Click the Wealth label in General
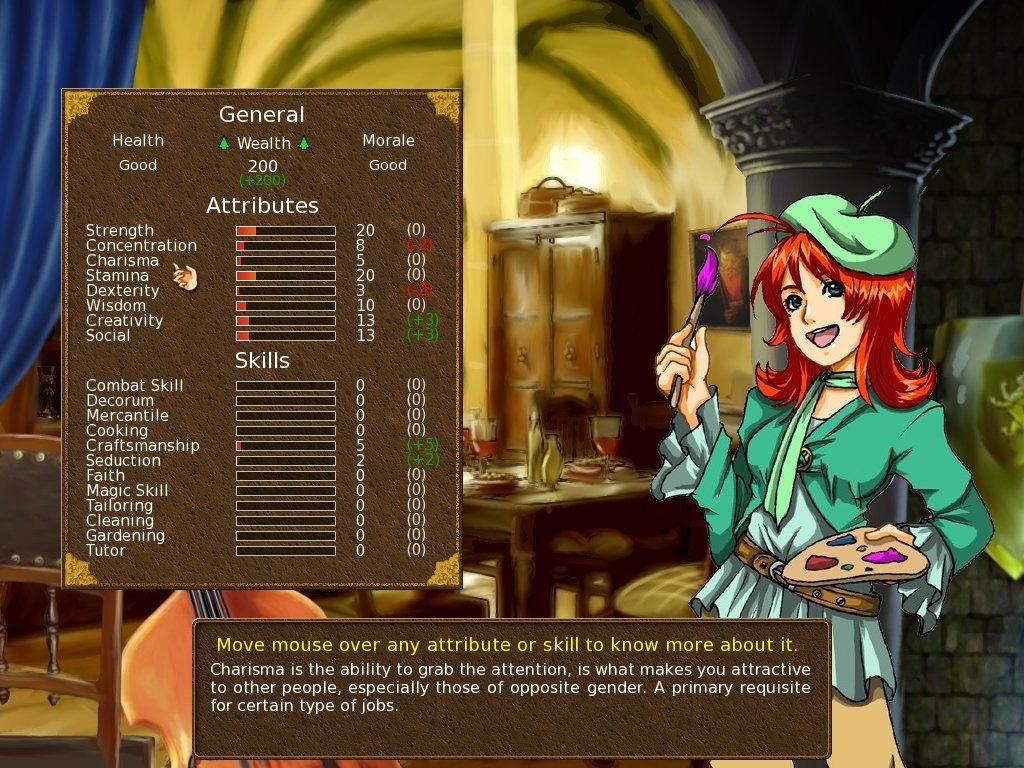The width and height of the screenshot is (1024, 768). 264,143
